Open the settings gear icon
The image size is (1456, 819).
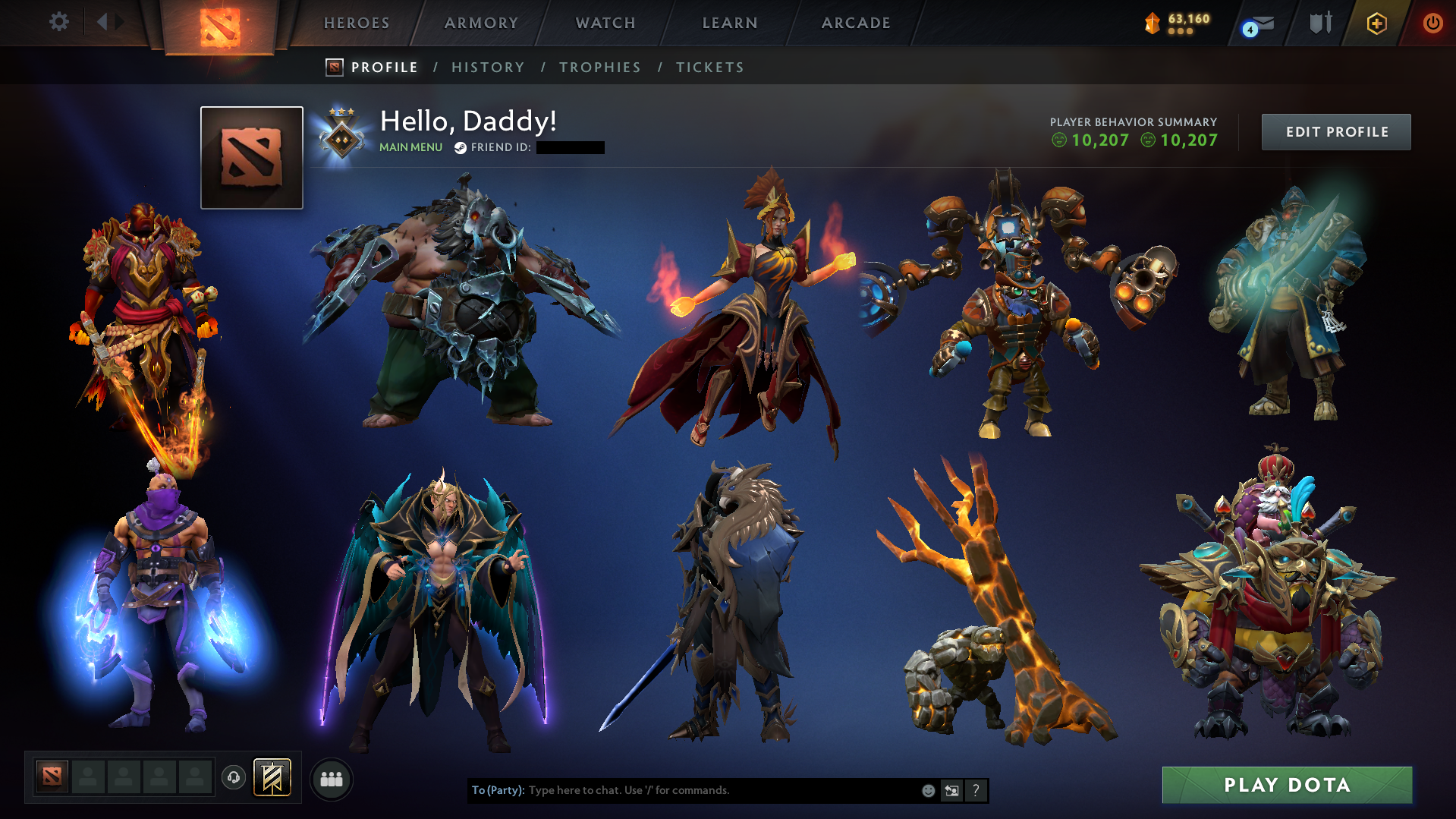tap(59, 22)
